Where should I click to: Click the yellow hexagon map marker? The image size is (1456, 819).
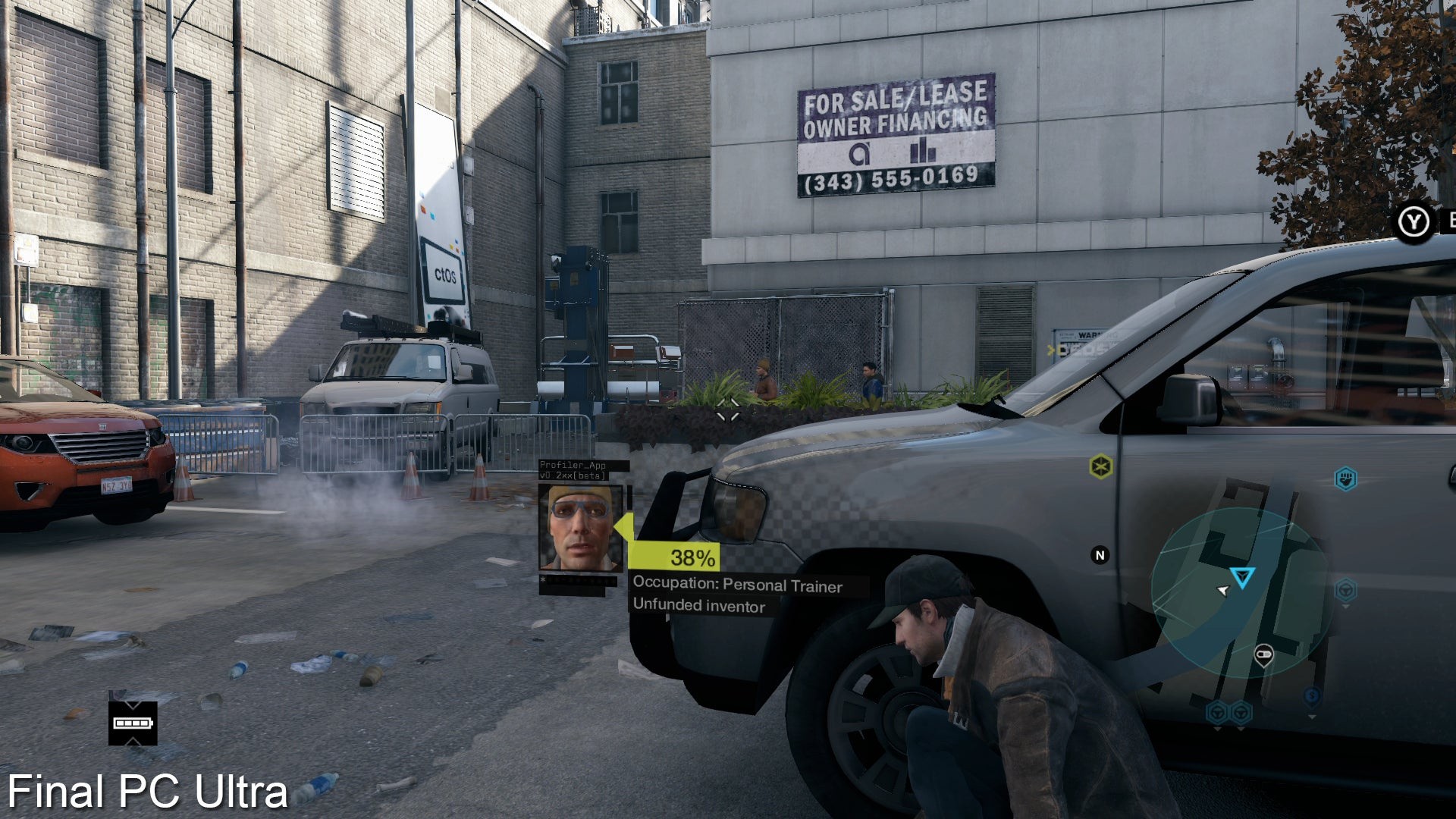pos(1100,466)
